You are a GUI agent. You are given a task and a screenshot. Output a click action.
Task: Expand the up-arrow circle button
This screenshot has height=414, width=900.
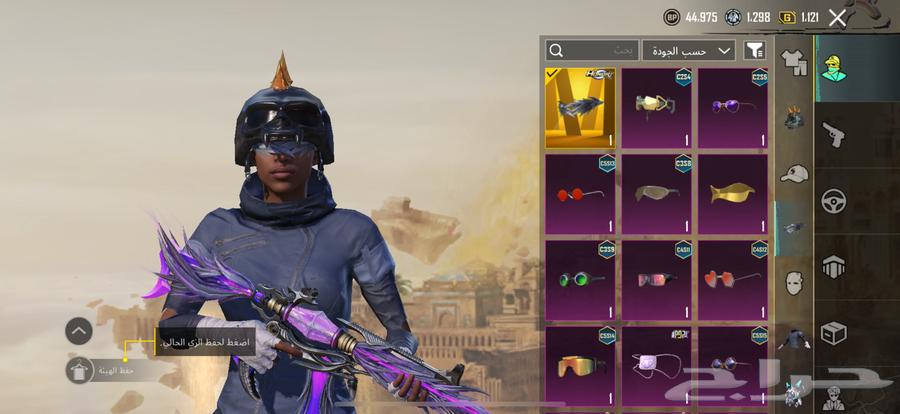(x=79, y=331)
